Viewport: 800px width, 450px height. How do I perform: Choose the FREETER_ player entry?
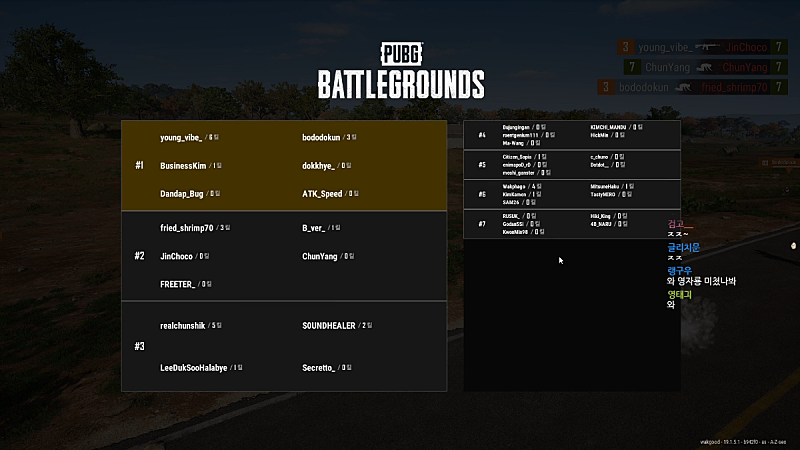[178, 284]
